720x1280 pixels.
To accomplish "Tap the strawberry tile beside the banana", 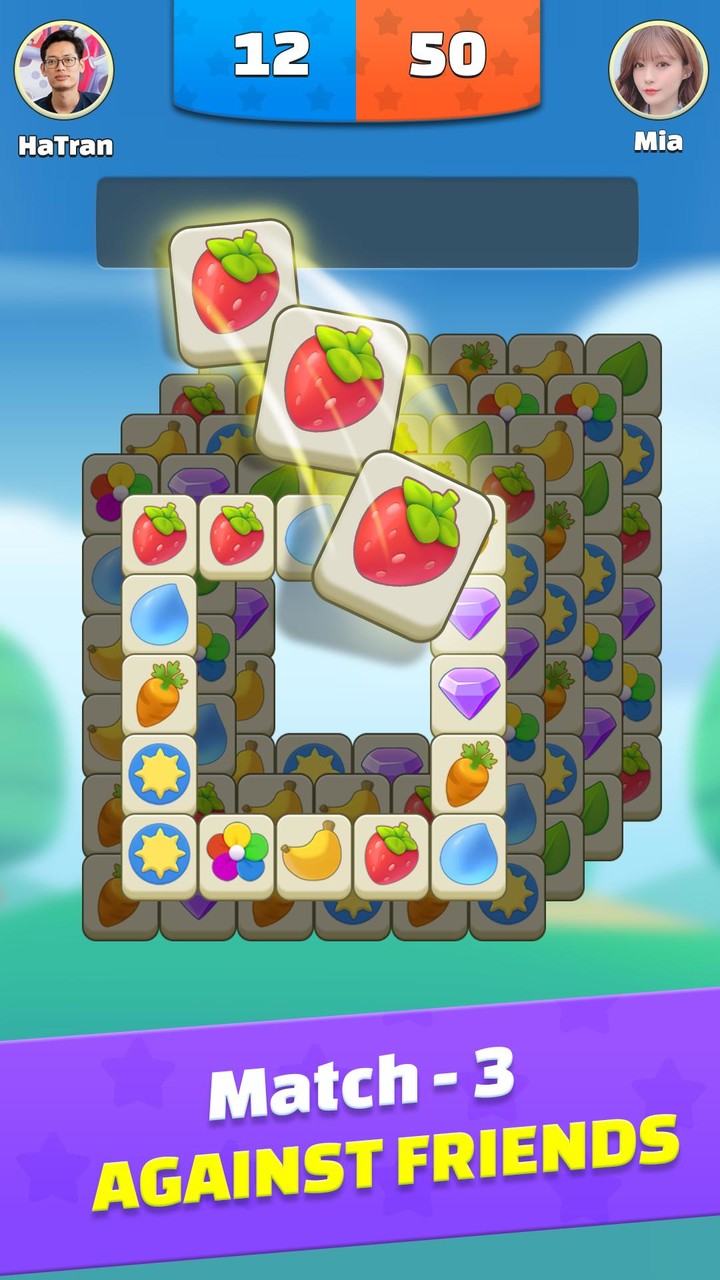I will (391, 855).
